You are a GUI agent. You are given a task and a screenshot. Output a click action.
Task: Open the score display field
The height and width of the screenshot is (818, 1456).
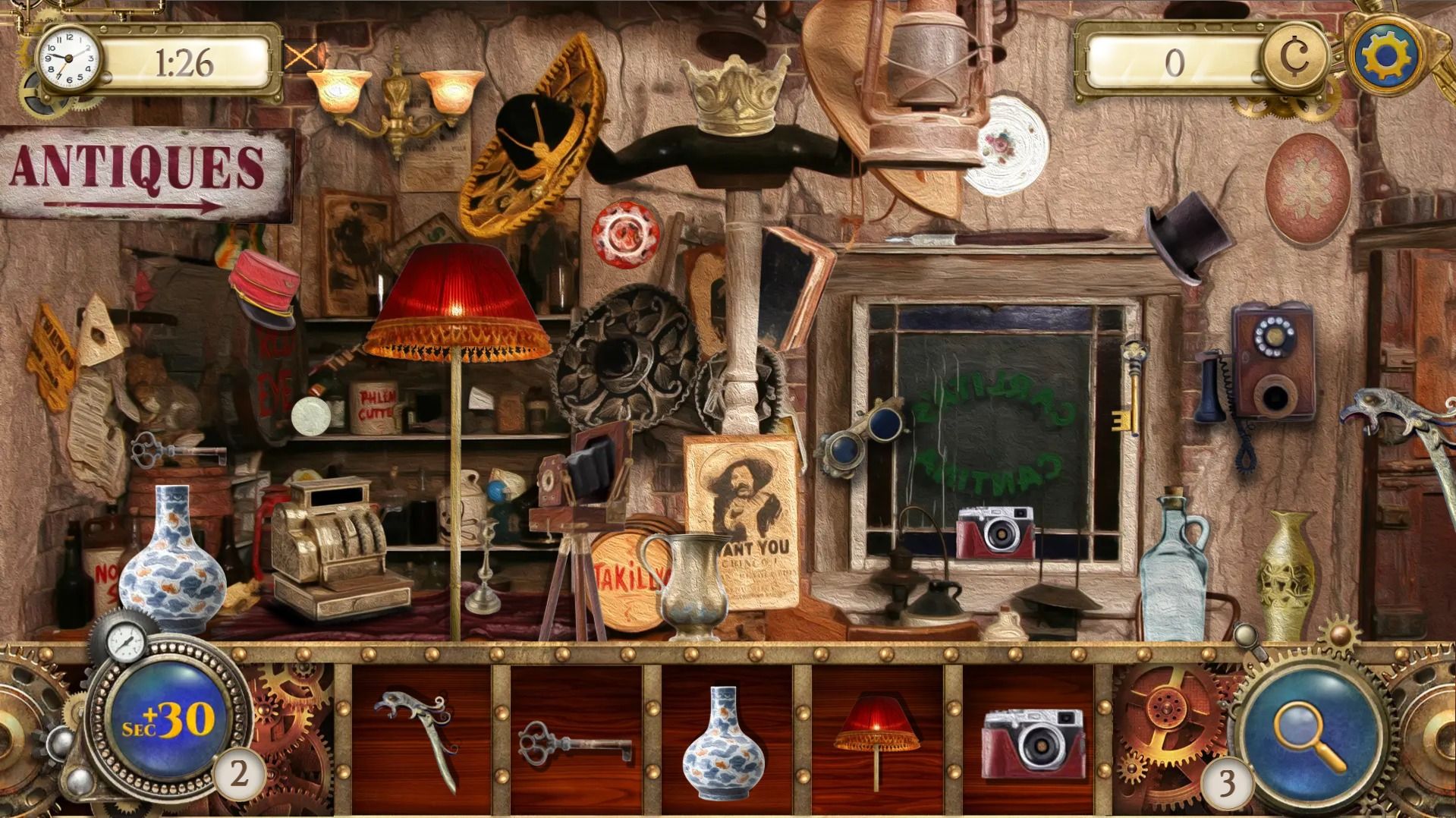pos(1172,61)
